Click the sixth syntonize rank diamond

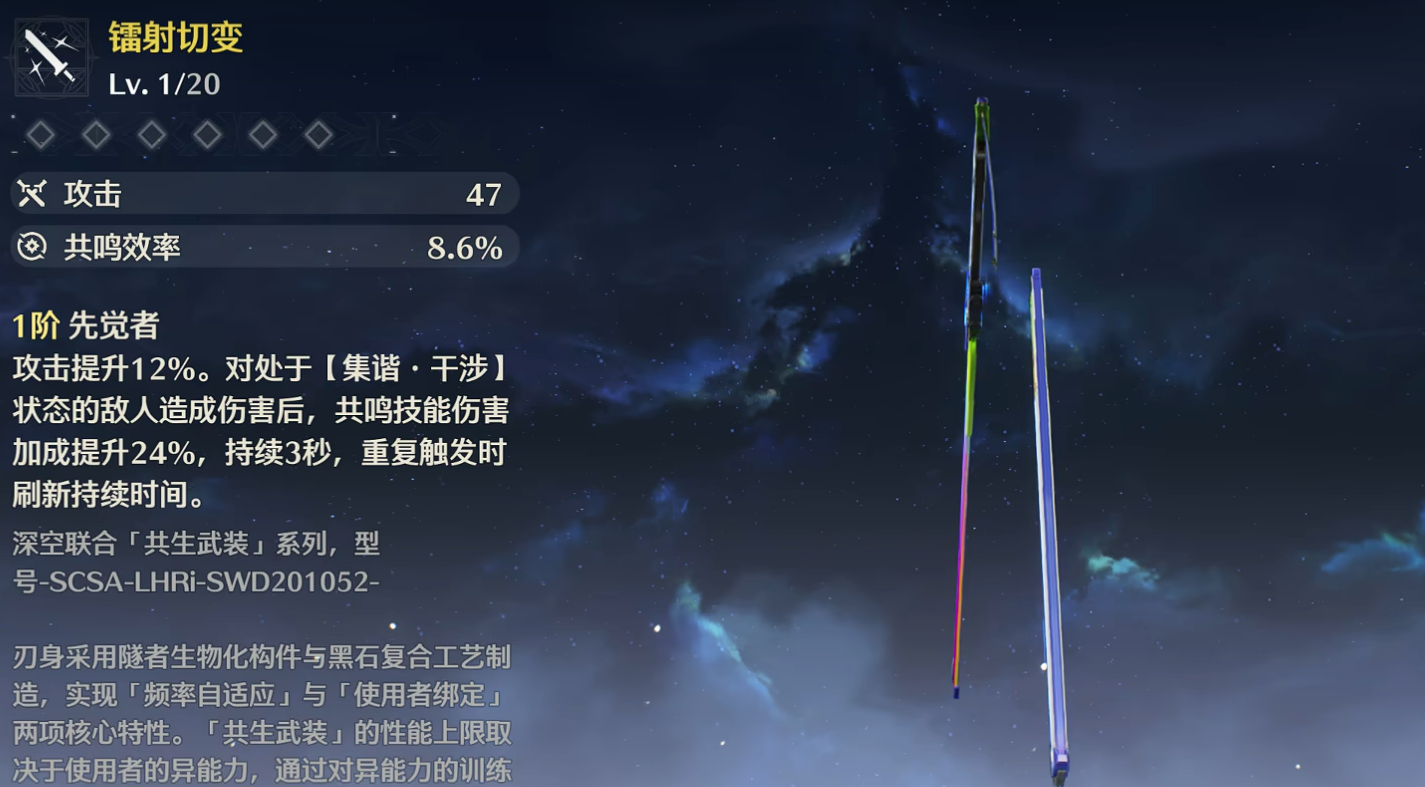pos(318,133)
